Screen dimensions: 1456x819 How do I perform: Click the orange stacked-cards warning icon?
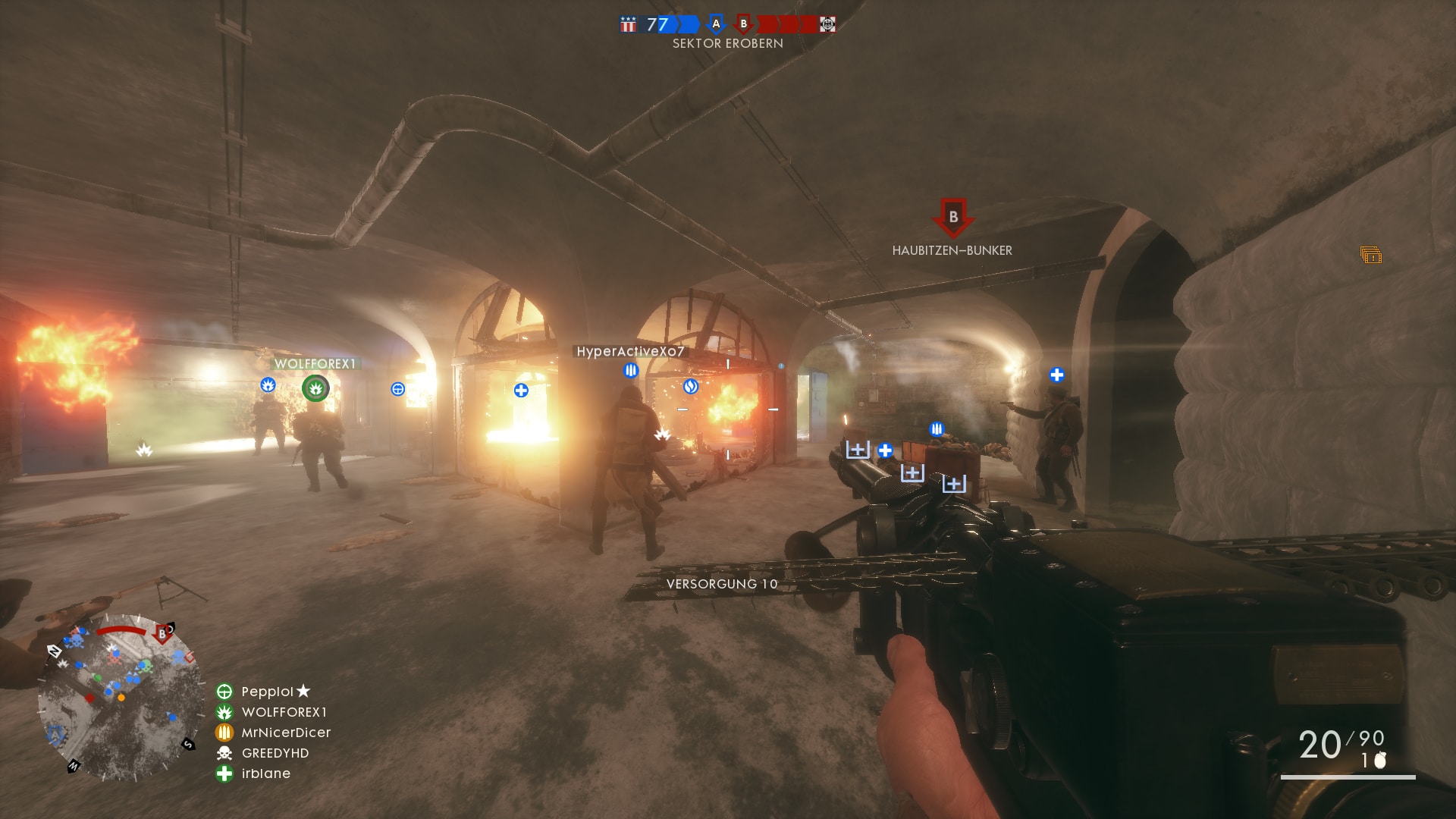tap(1370, 256)
